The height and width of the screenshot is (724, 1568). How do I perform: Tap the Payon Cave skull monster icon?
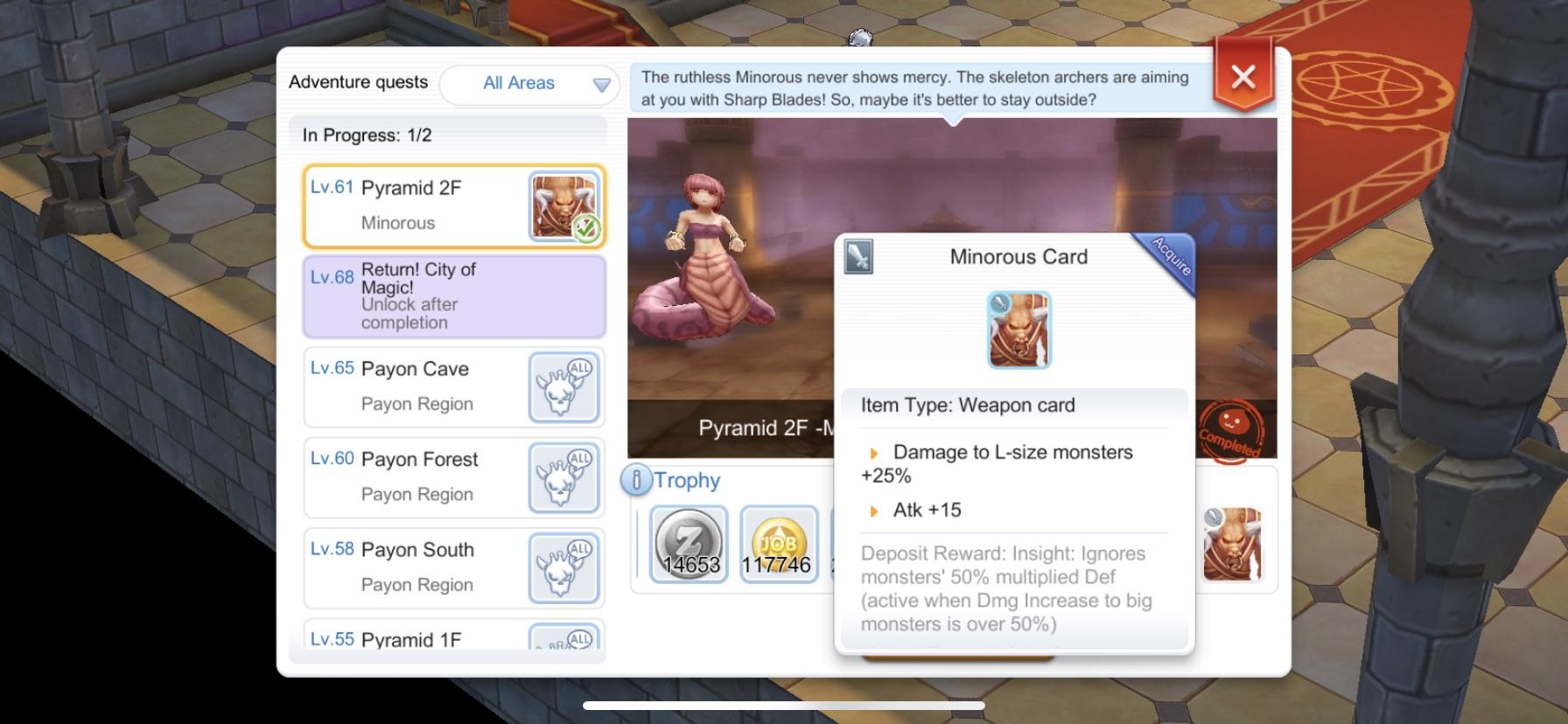tap(563, 386)
